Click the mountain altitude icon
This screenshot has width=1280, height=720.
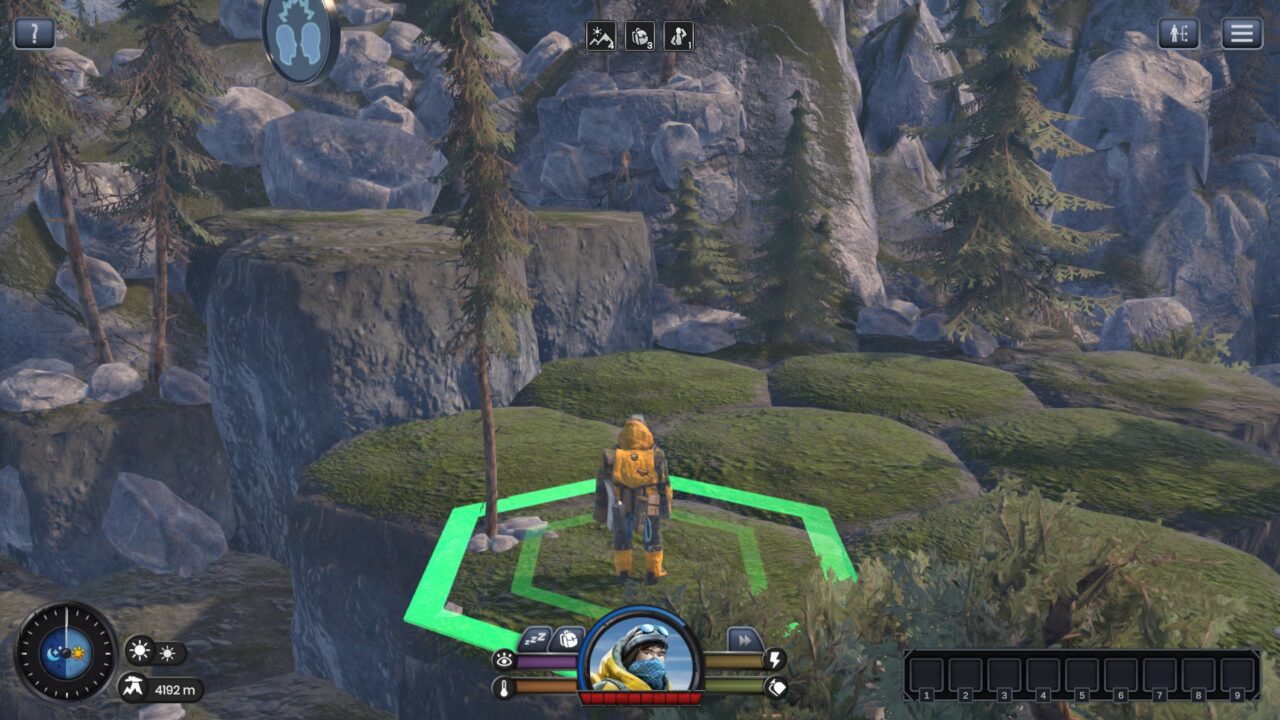pos(133,688)
